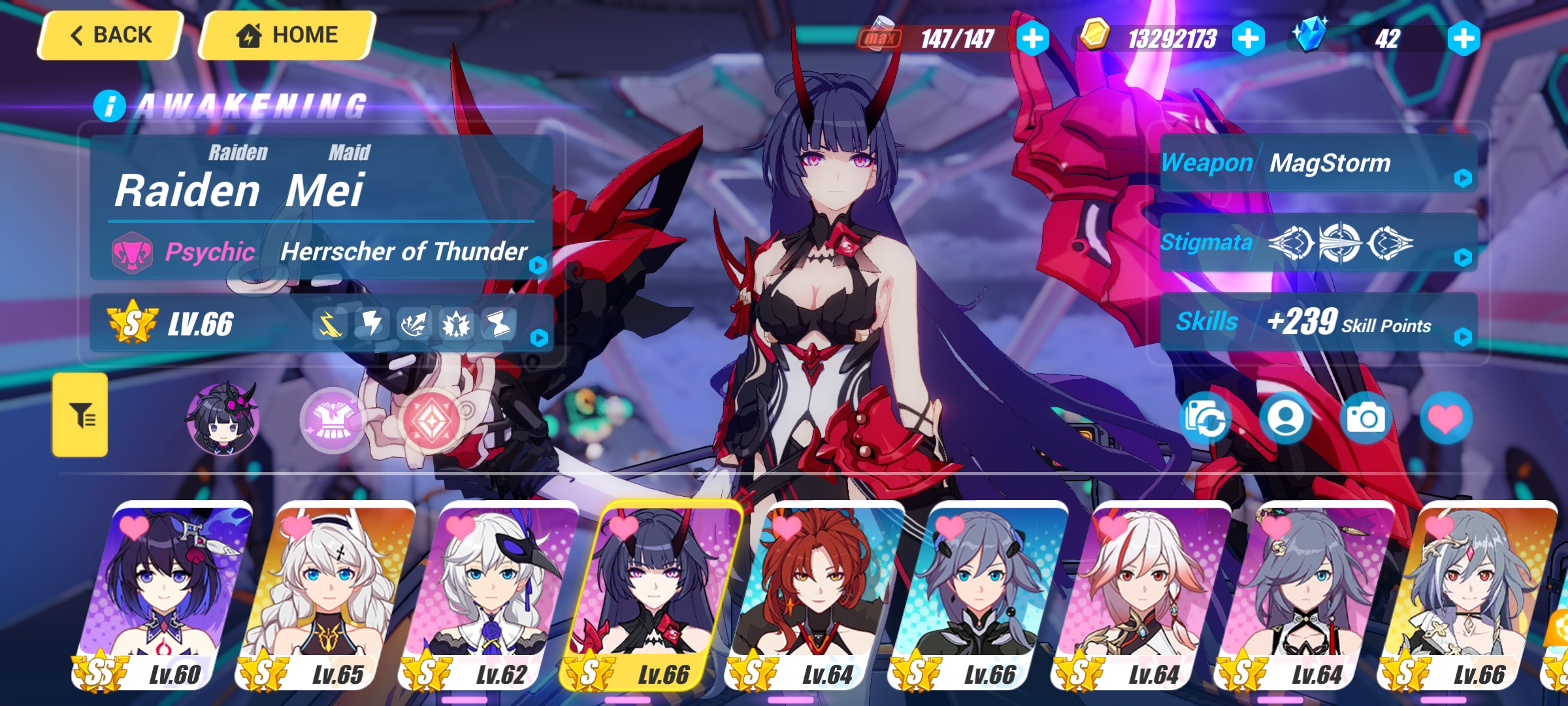
Task: Select the chibi Mei avatar icon
Action: (223, 419)
